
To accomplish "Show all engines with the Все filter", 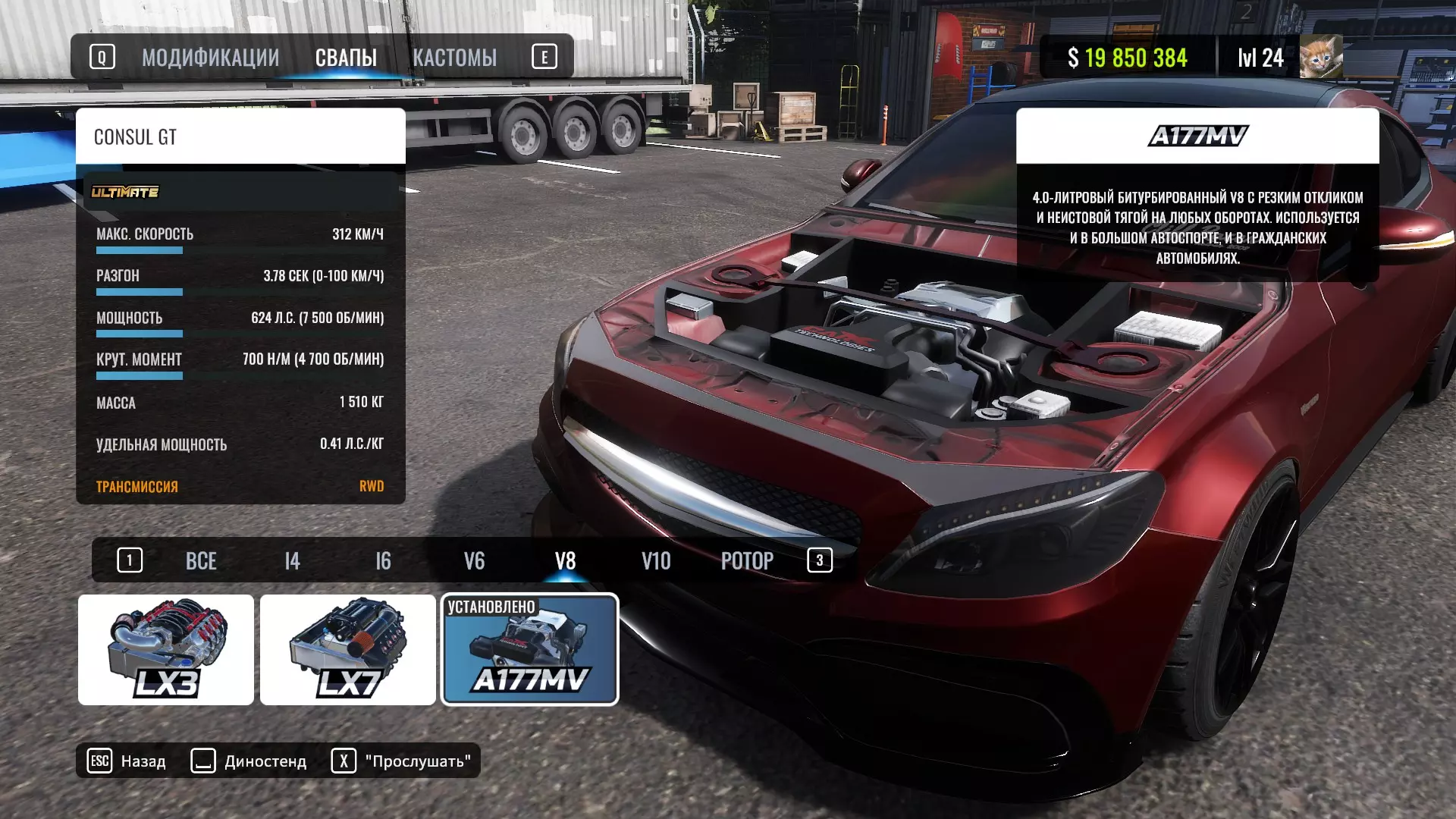I will point(201,561).
